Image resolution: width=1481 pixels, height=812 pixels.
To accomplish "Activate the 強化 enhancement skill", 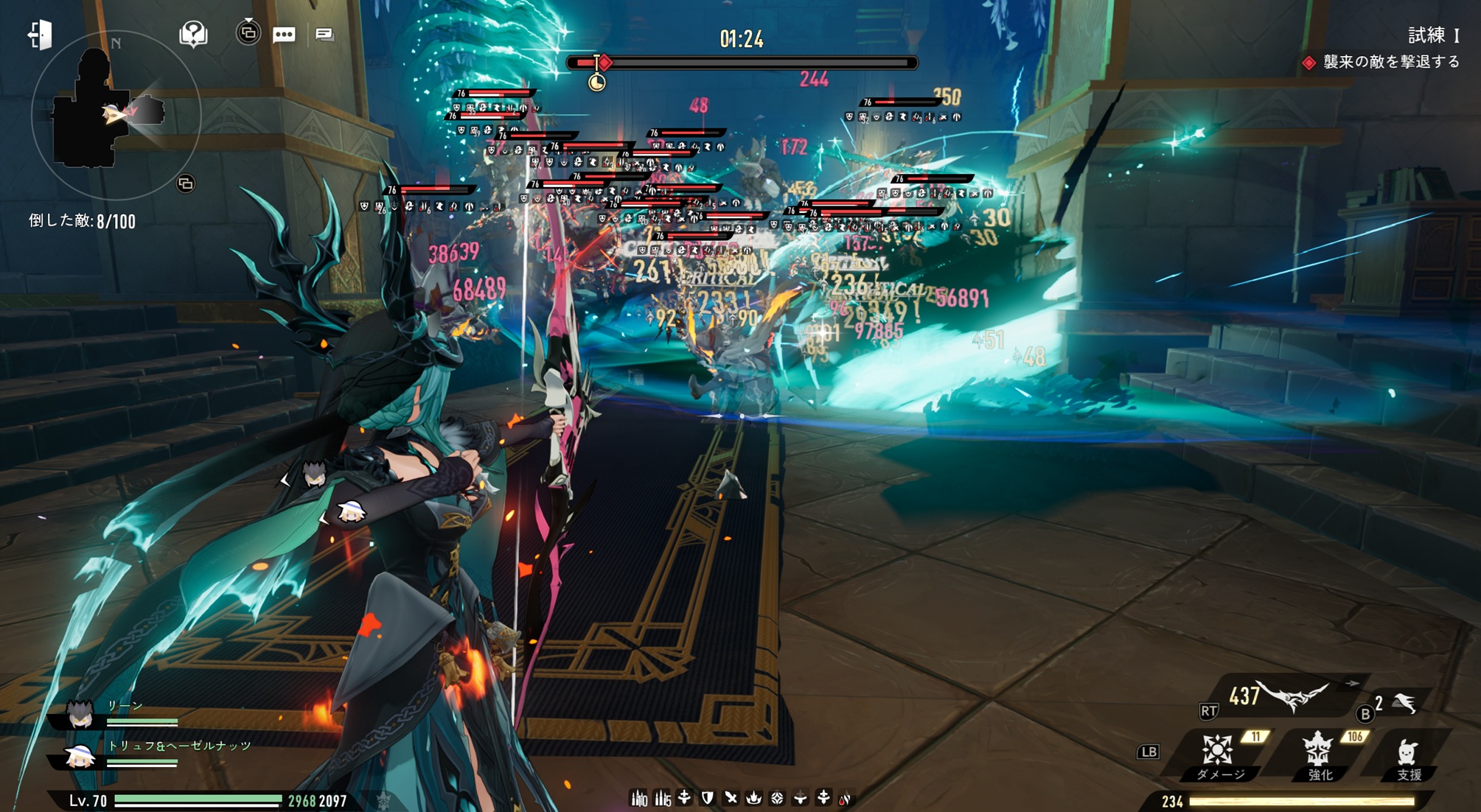I will tap(1318, 752).
